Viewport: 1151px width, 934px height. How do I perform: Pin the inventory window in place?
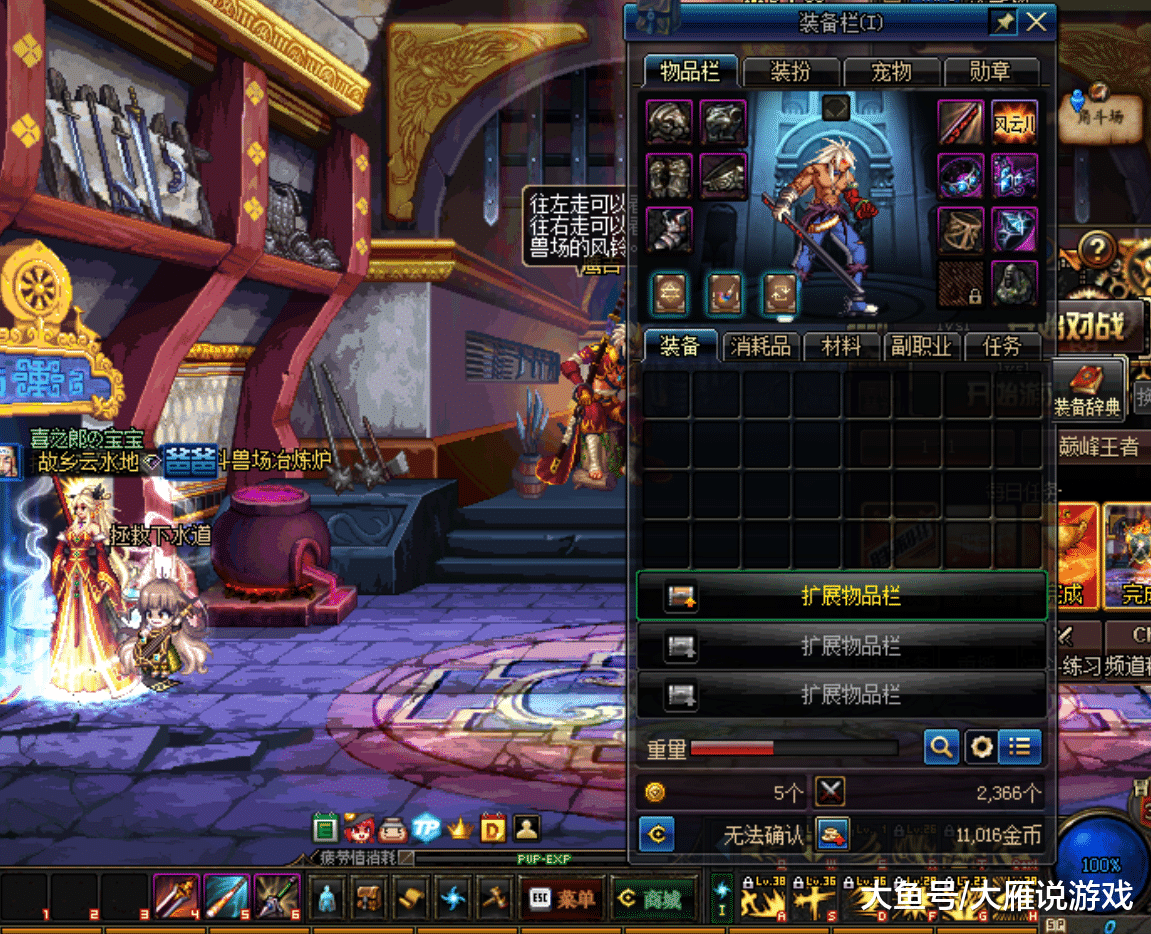pyautogui.click(x=1002, y=22)
